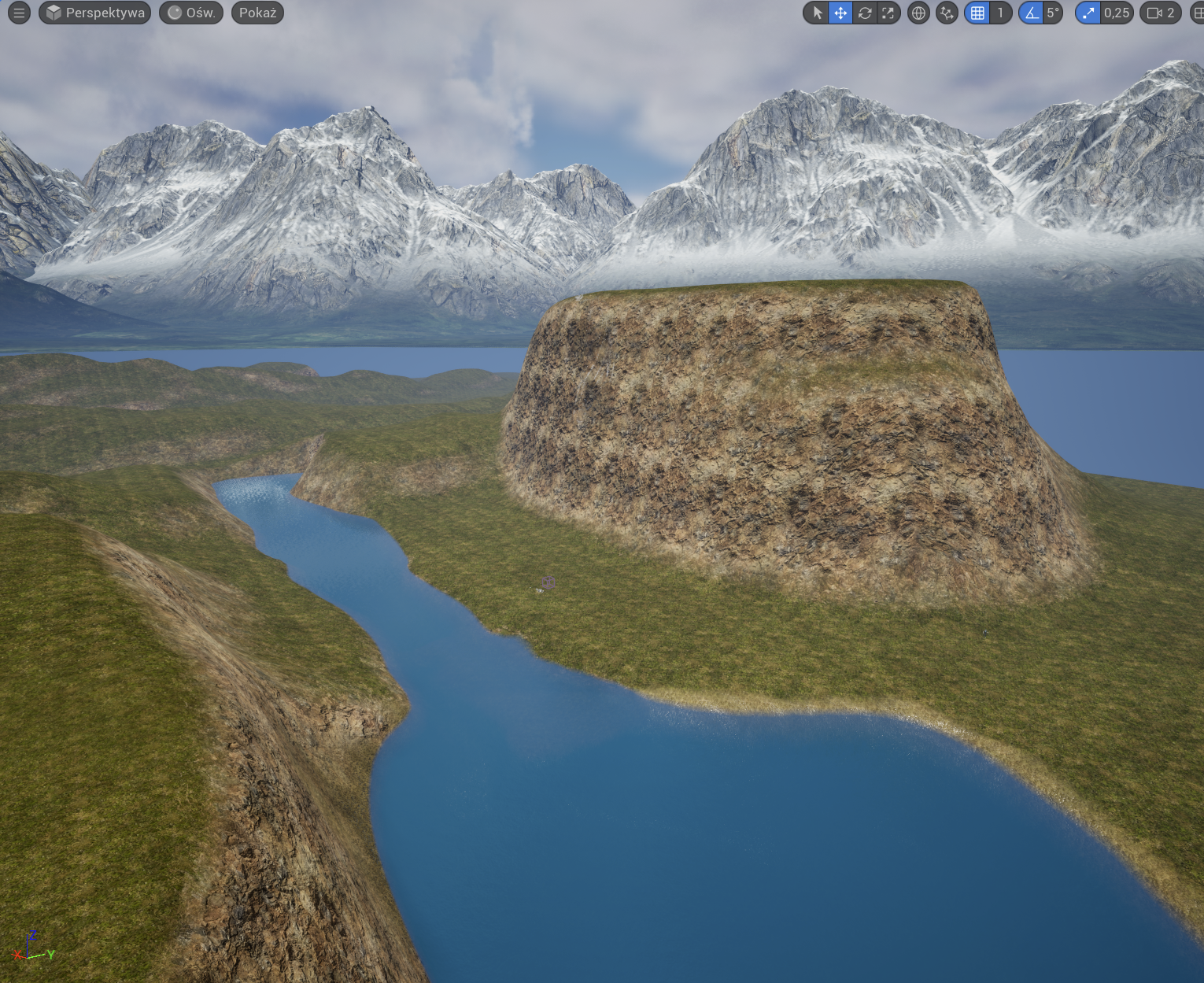
Task: Open the Pokaż show flags menu
Action: click(257, 13)
